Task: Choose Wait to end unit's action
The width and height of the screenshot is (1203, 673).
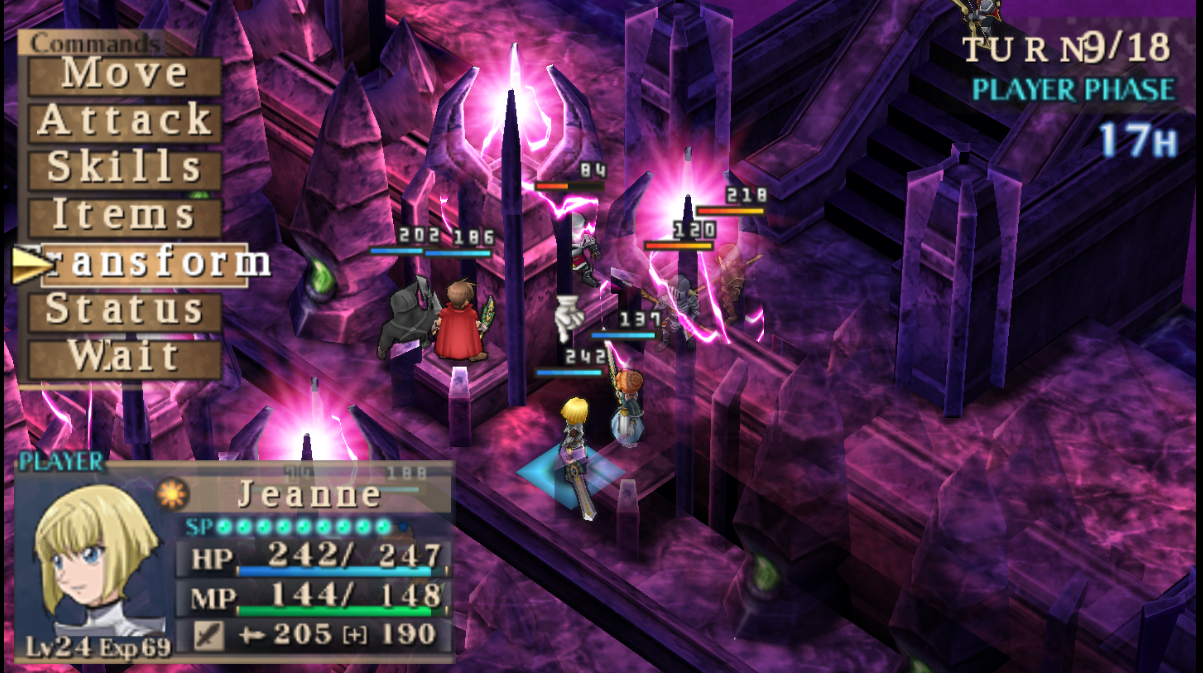Action: pos(125,357)
